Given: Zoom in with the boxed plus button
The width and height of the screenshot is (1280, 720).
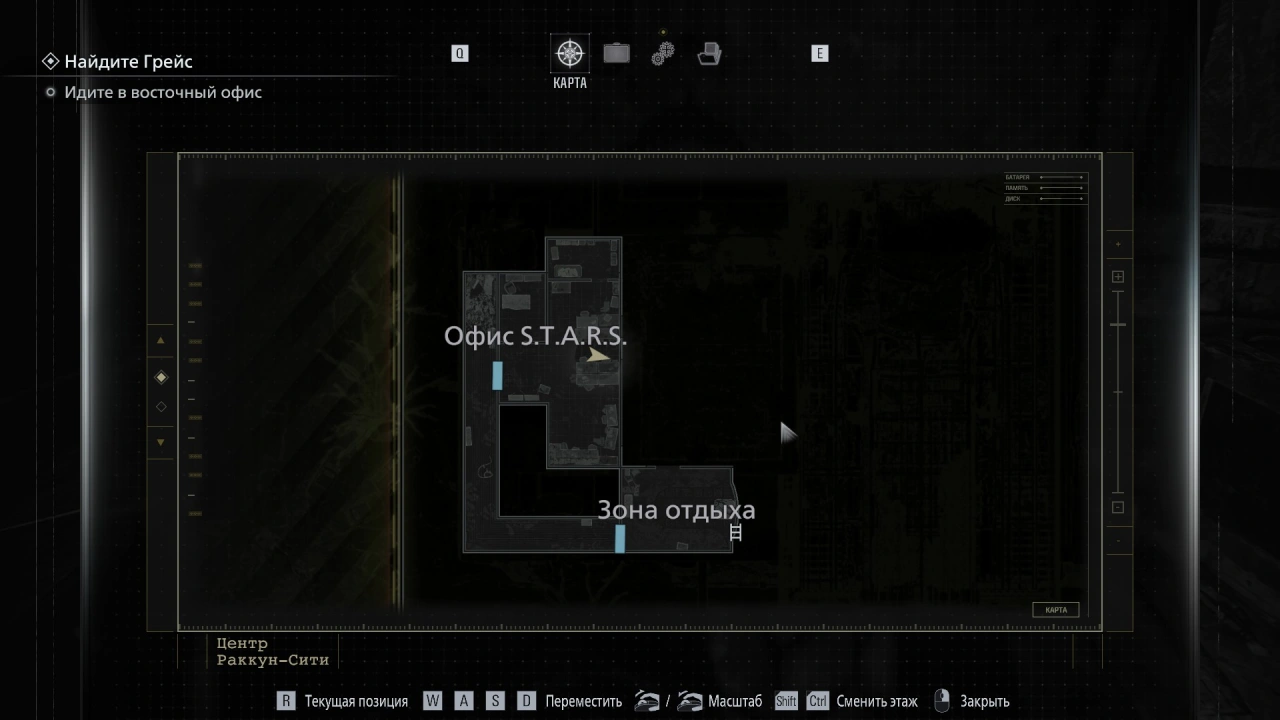Looking at the screenshot, I should [1118, 277].
